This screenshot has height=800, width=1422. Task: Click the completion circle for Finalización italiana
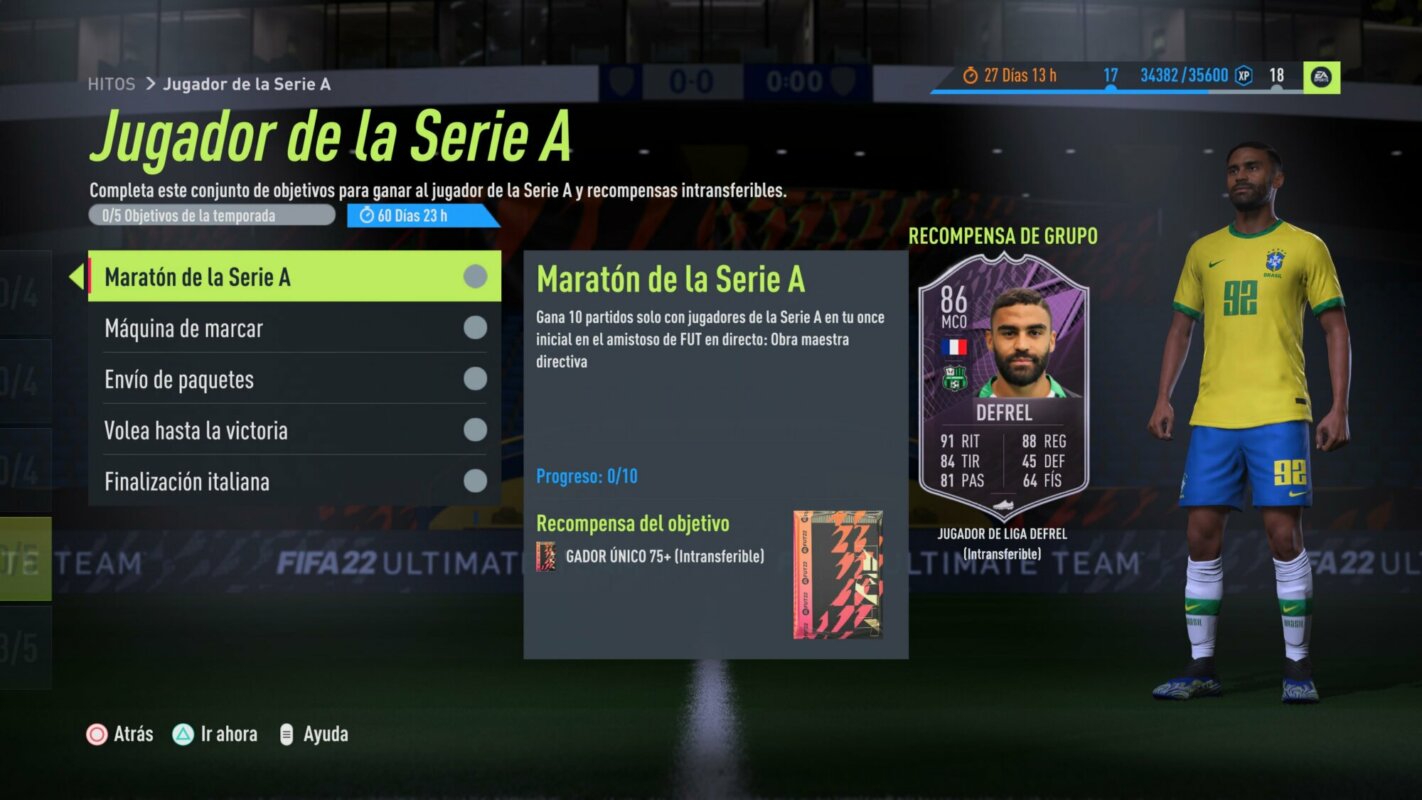coord(473,481)
